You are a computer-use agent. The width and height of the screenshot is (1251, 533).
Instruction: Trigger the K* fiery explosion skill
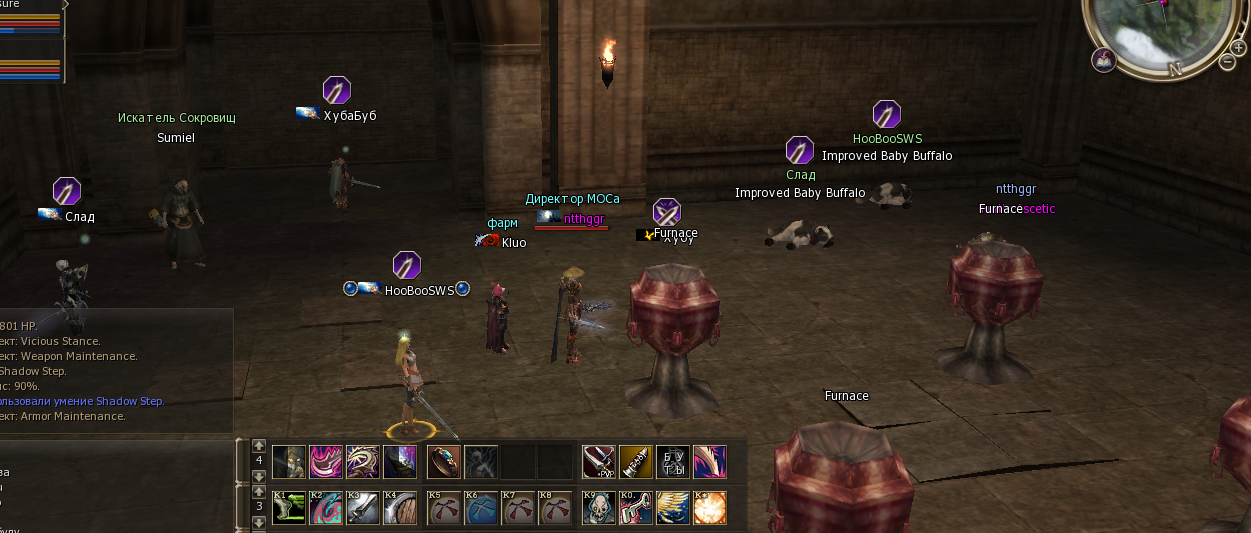coord(710,507)
